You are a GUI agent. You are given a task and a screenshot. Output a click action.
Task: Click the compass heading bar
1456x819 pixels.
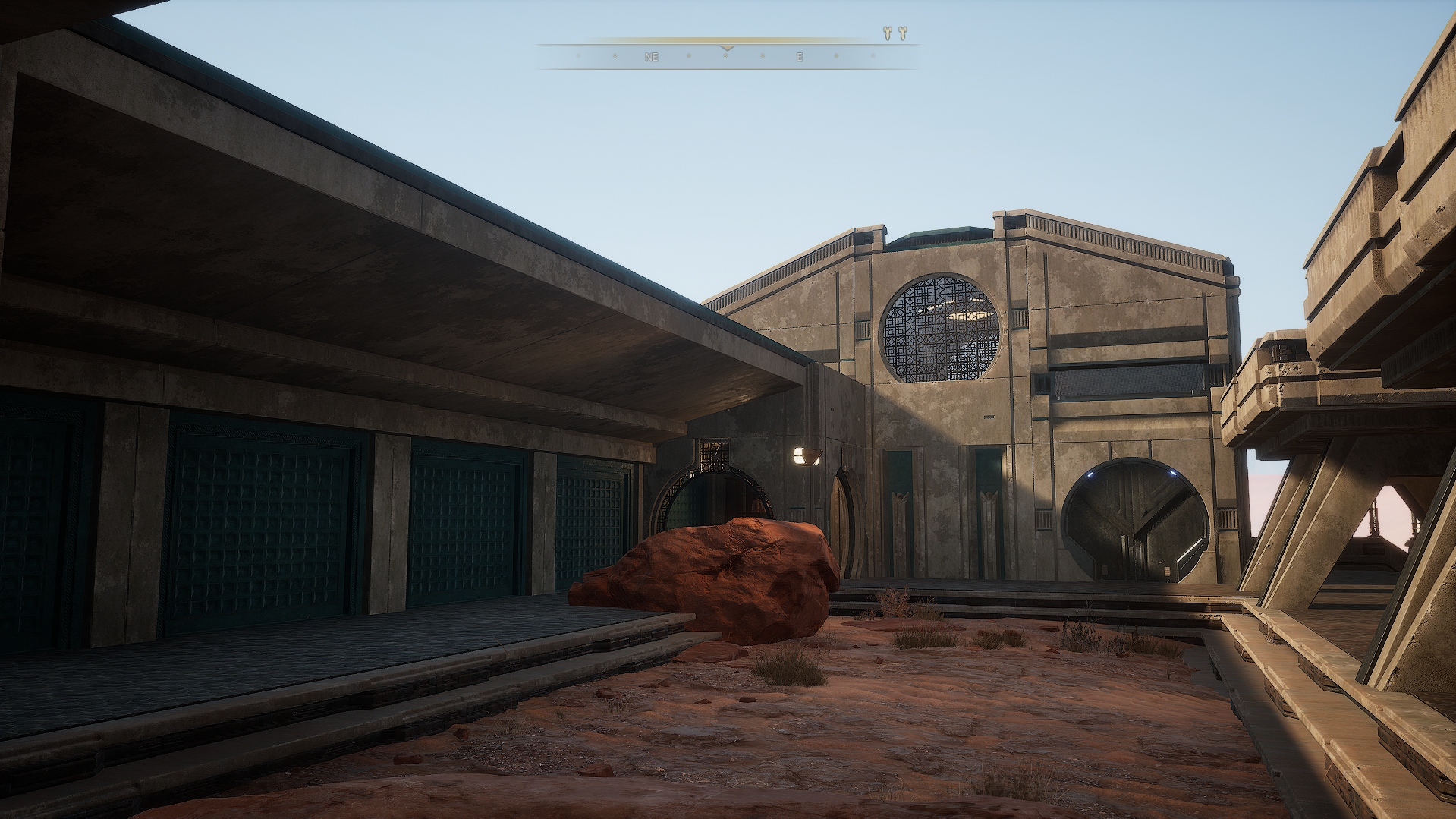[x=727, y=56]
